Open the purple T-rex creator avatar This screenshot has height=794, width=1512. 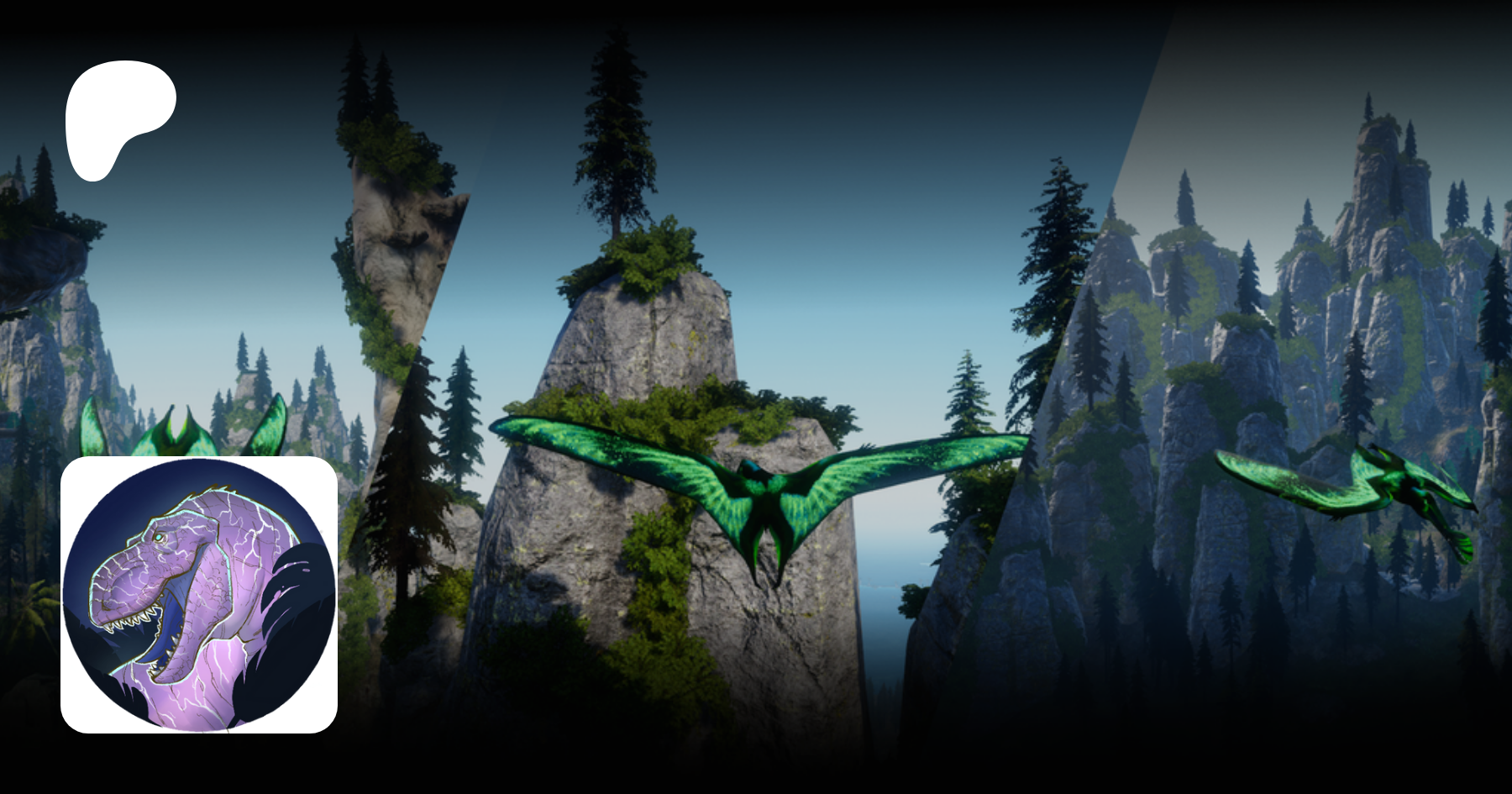point(199,594)
